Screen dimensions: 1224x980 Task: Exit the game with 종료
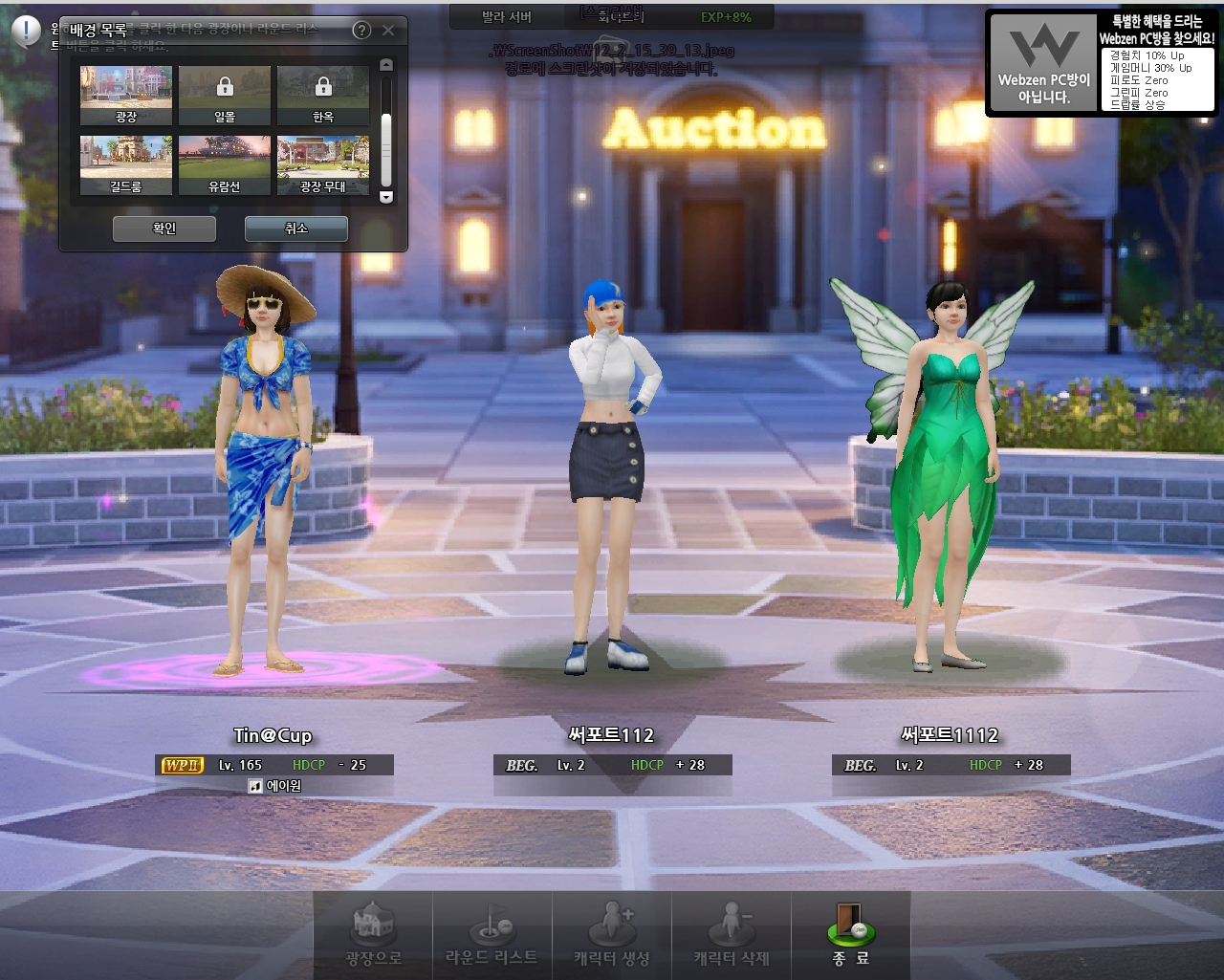(x=850, y=935)
